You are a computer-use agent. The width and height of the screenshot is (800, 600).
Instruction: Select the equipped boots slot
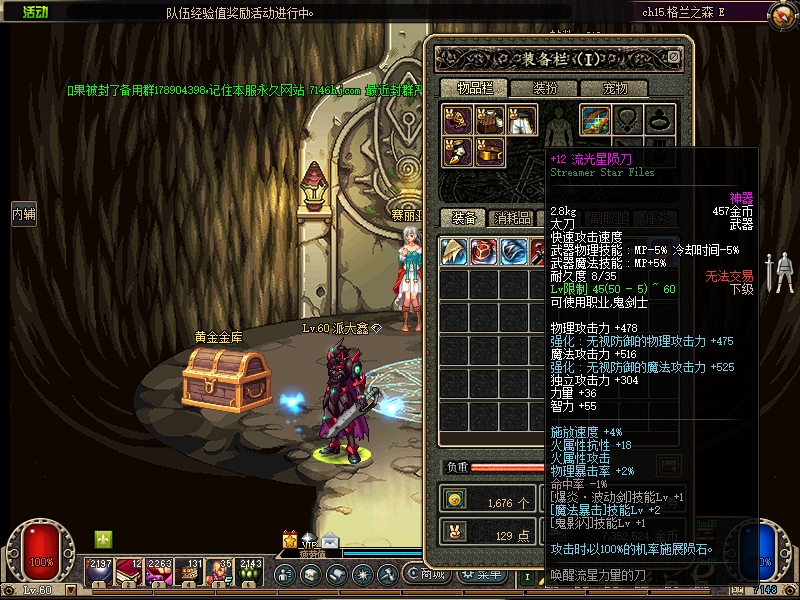coord(459,152)
